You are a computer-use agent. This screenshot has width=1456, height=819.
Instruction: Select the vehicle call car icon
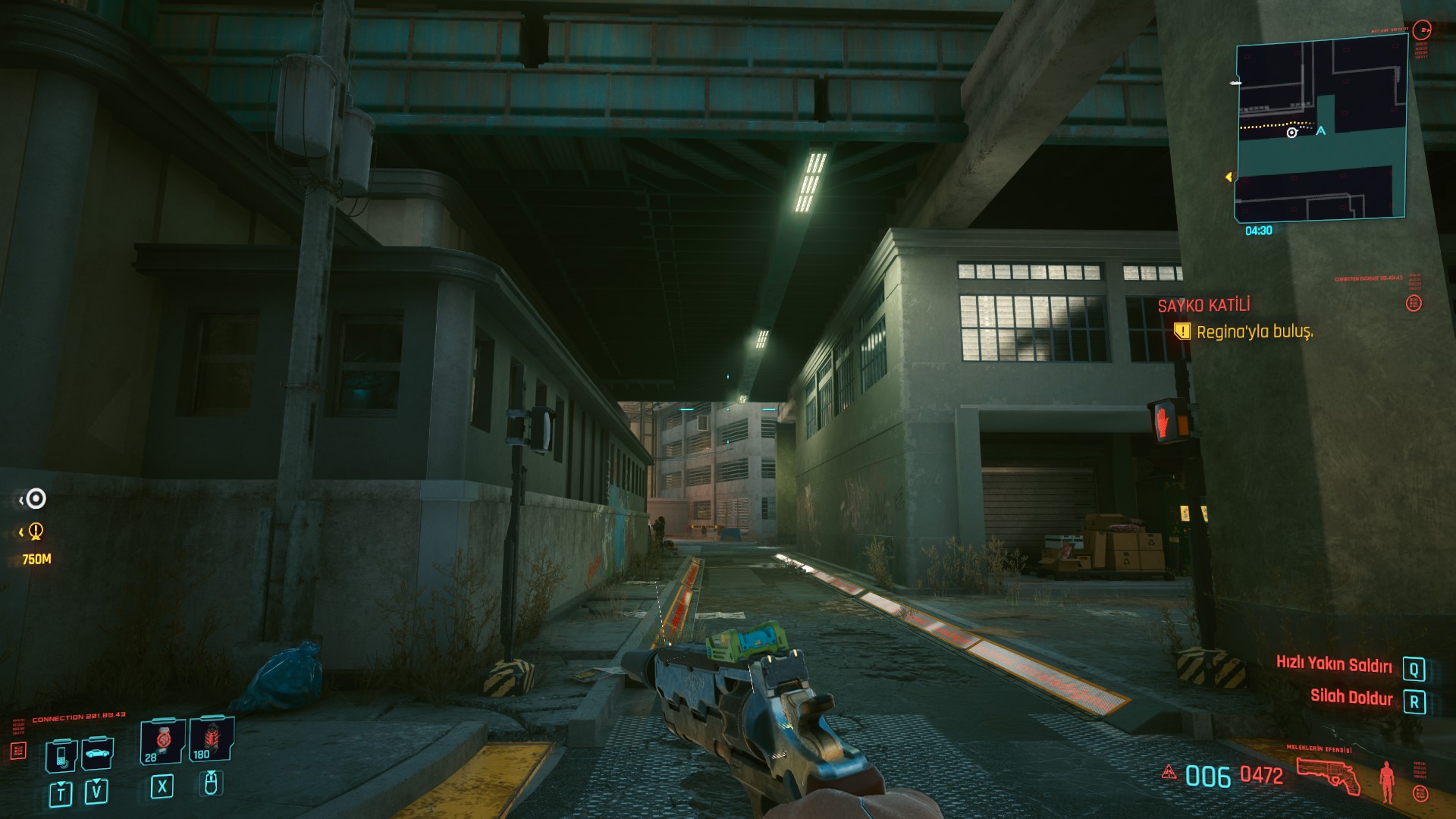tap(97, 753)
